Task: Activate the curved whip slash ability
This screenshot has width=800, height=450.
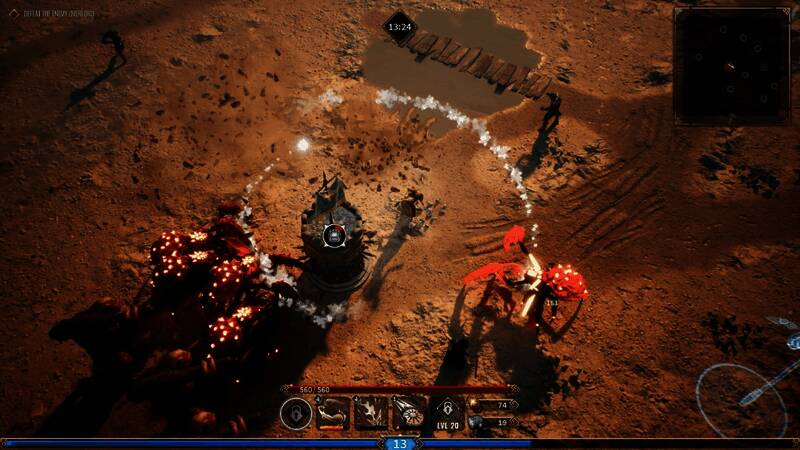Action: (x=333, y=412)
